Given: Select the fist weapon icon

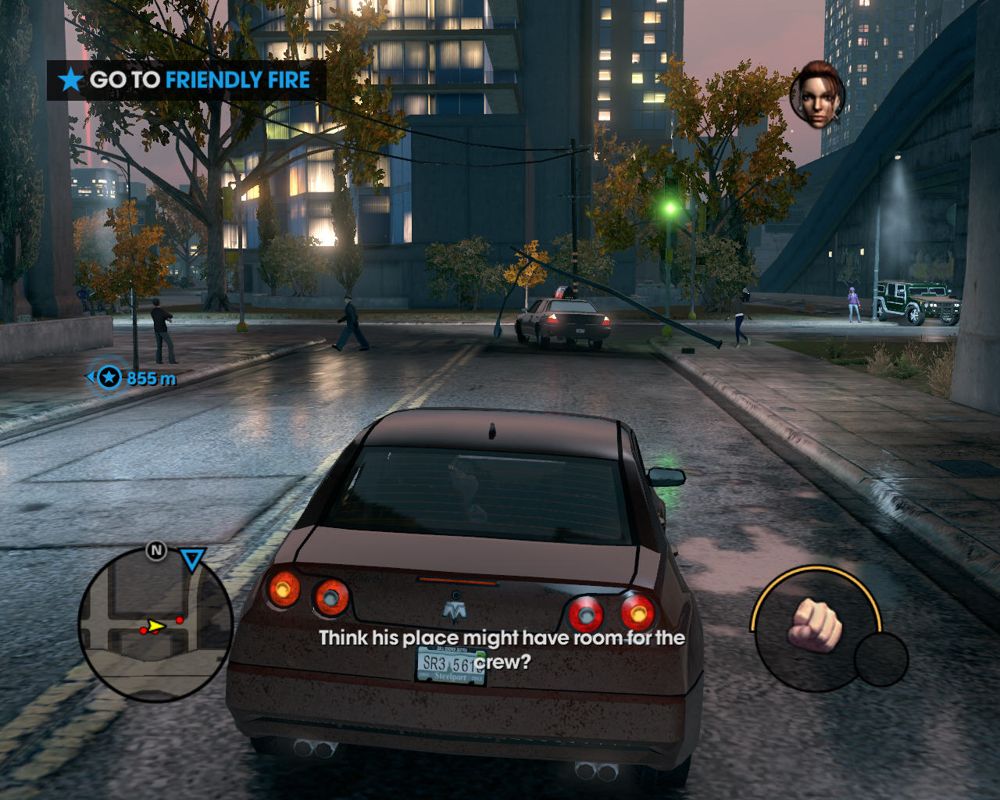Looking at the screenshot, I should click(x=814, y=625).
